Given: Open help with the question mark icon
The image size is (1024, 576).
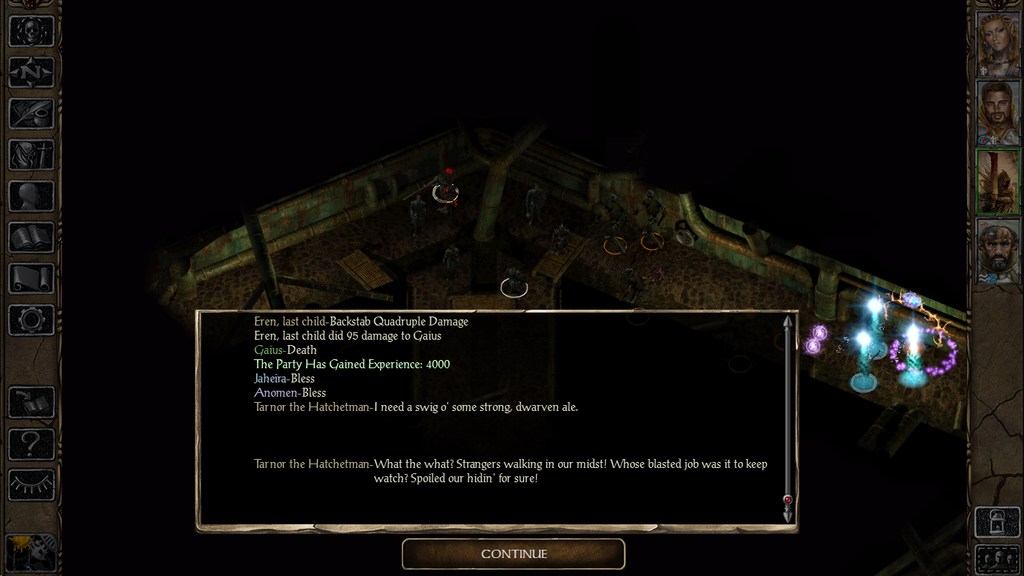Looking at the screenshot, I should coord(31,444).
